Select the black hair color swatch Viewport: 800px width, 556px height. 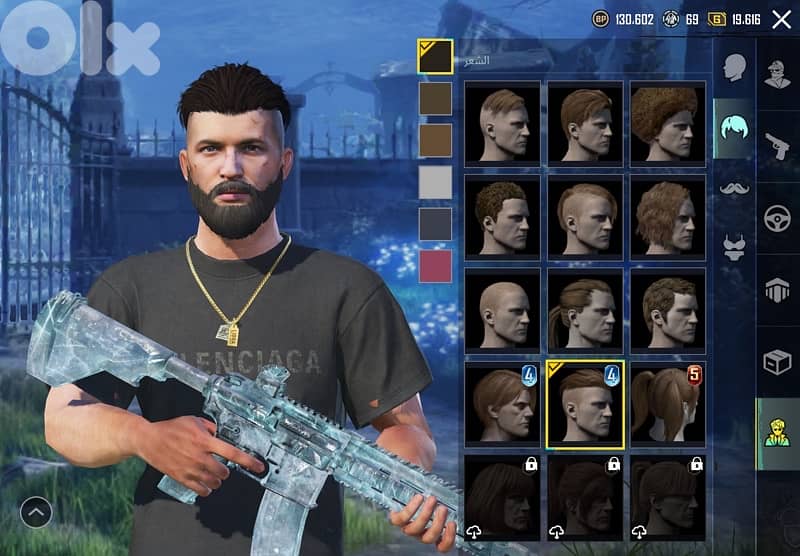435,56
